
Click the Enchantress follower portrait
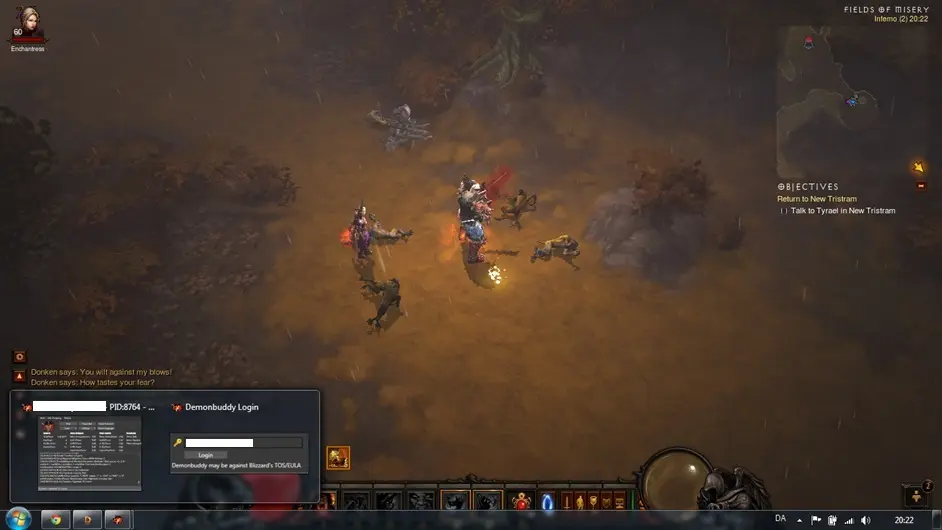(28, 24)
